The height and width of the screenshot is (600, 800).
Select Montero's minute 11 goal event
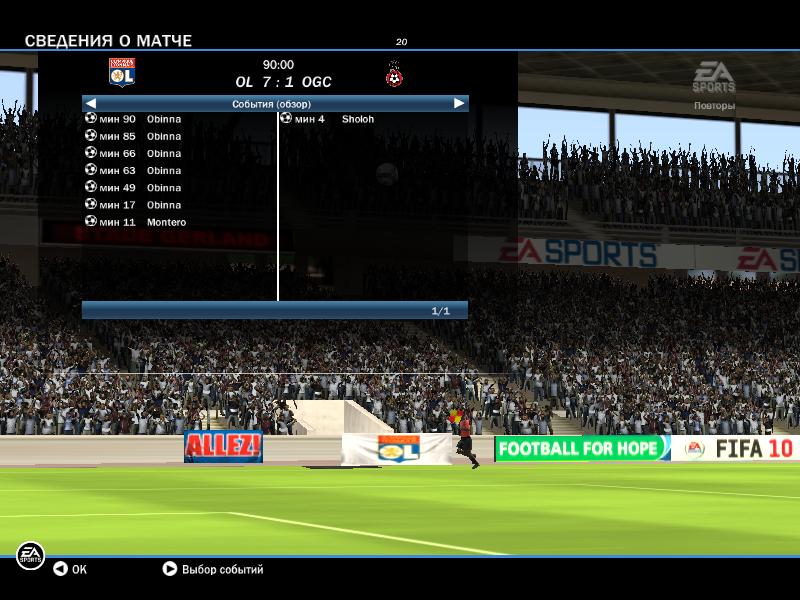point(140,221)
